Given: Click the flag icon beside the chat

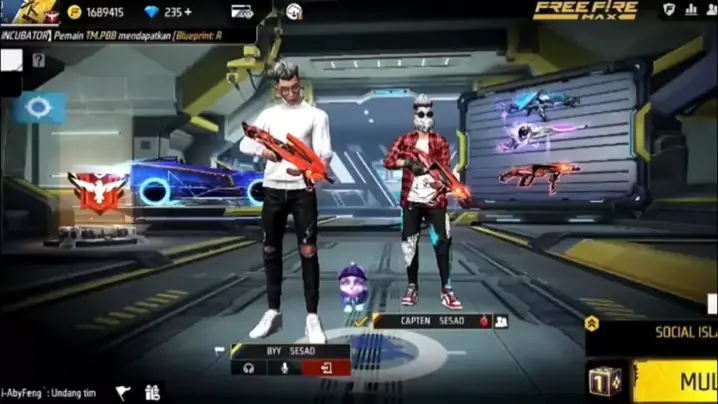Looking at the screenshot, I should coord(123,393).
